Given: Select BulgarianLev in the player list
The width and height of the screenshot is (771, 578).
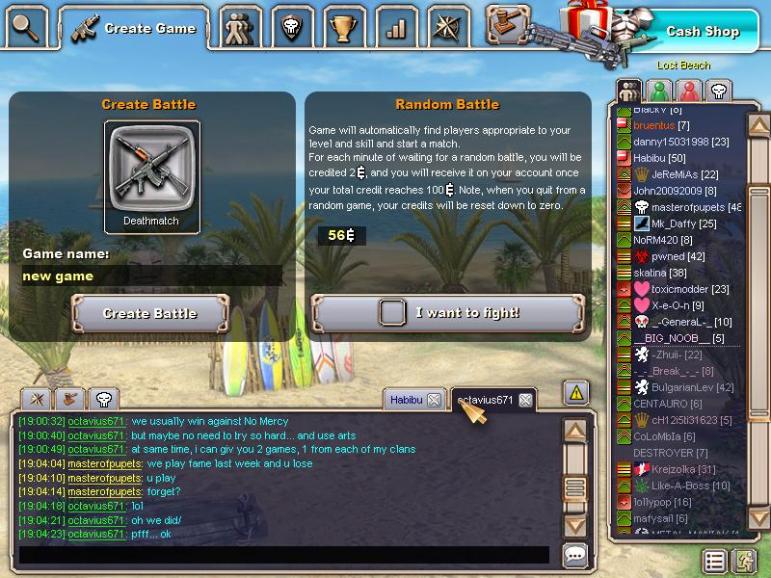Looking at the screenshot, I should [x=692, y=387].
